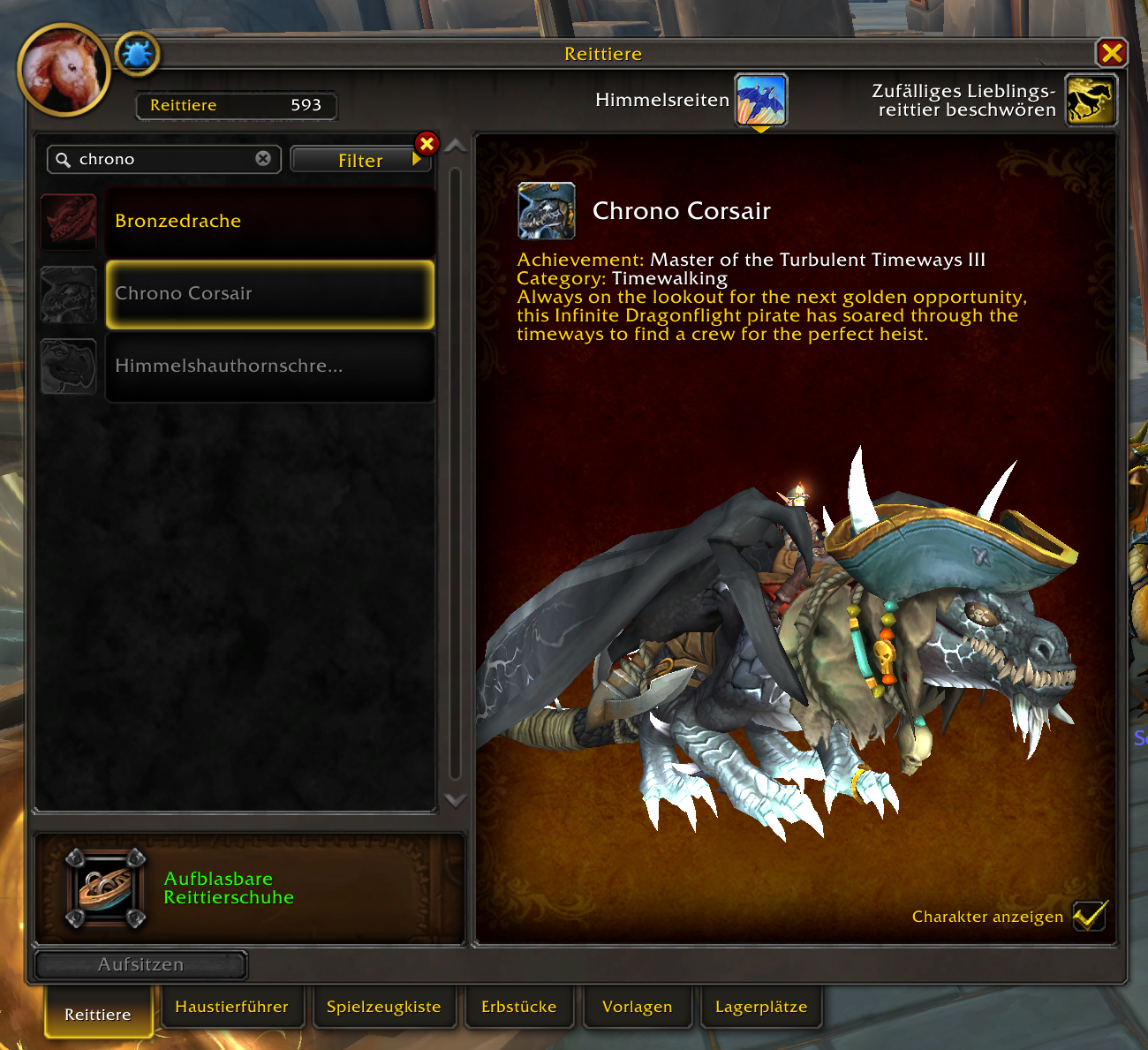The image size is (1148, 1050).
Task: Open the Haustierführer tab
Action: point(232,1007)
